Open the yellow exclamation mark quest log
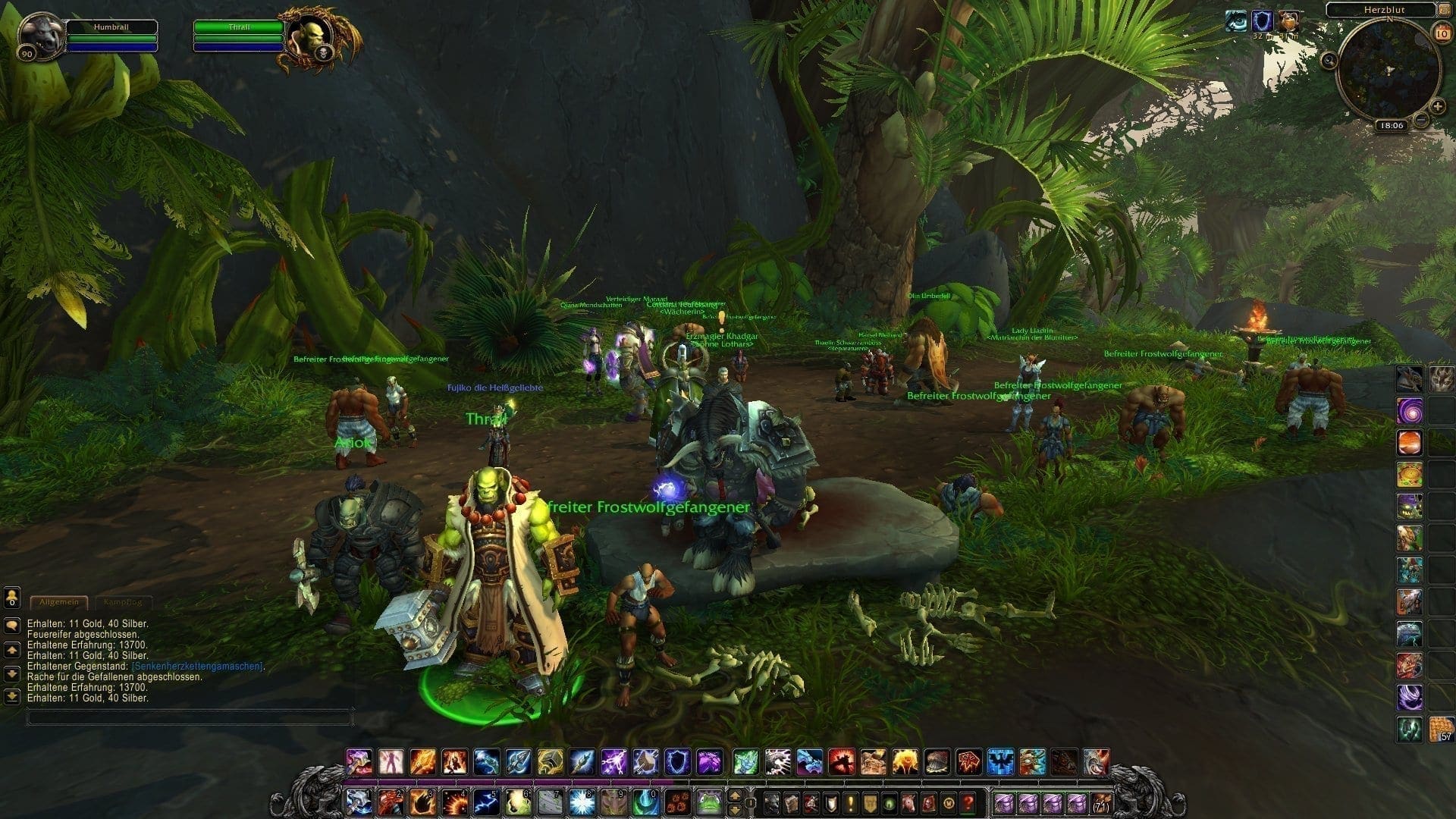Image resolution: width=1456 pixels, height=819 pixels. (x=852, y=802)
